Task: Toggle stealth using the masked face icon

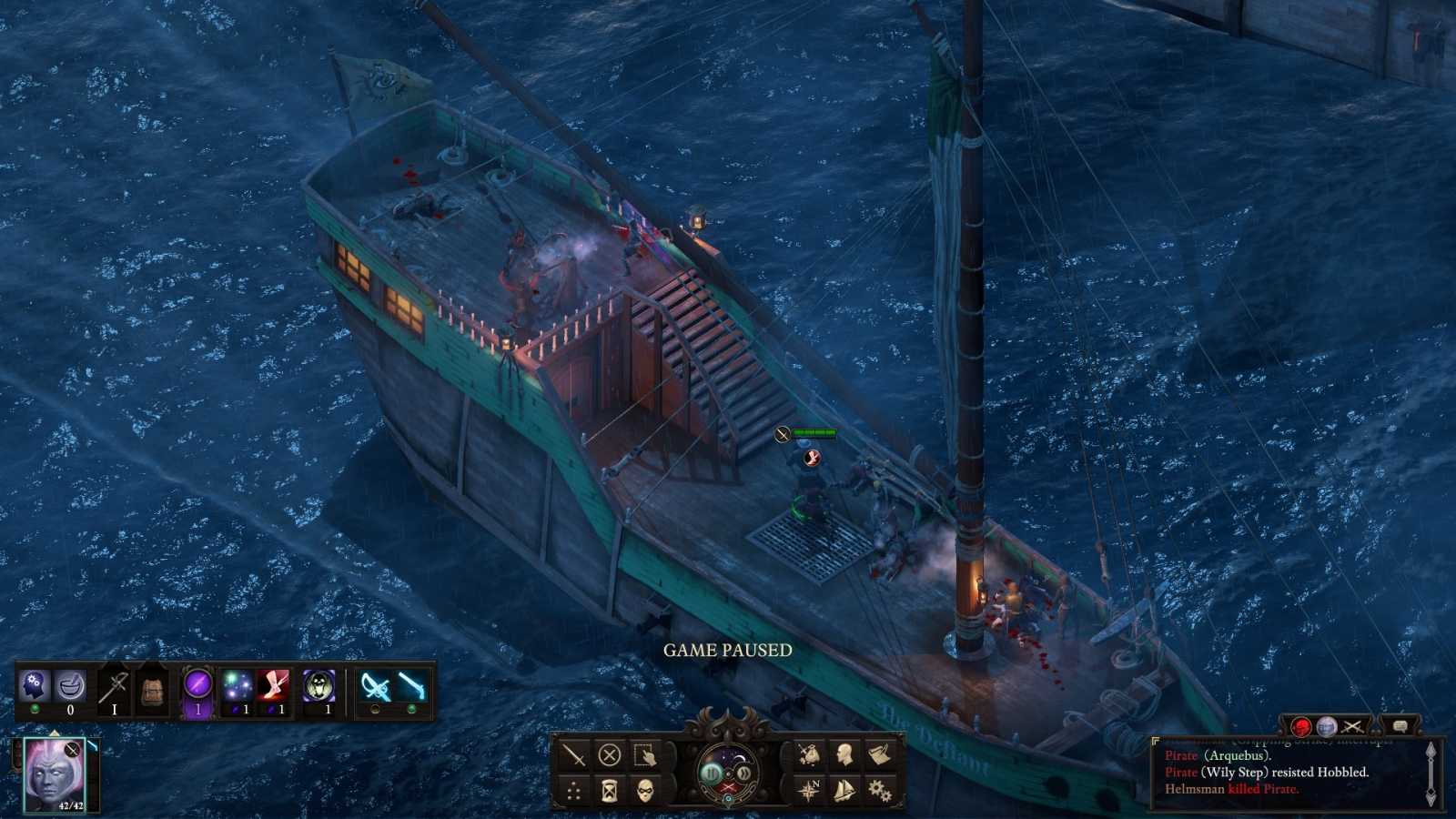Action: [x=642, y=790]
